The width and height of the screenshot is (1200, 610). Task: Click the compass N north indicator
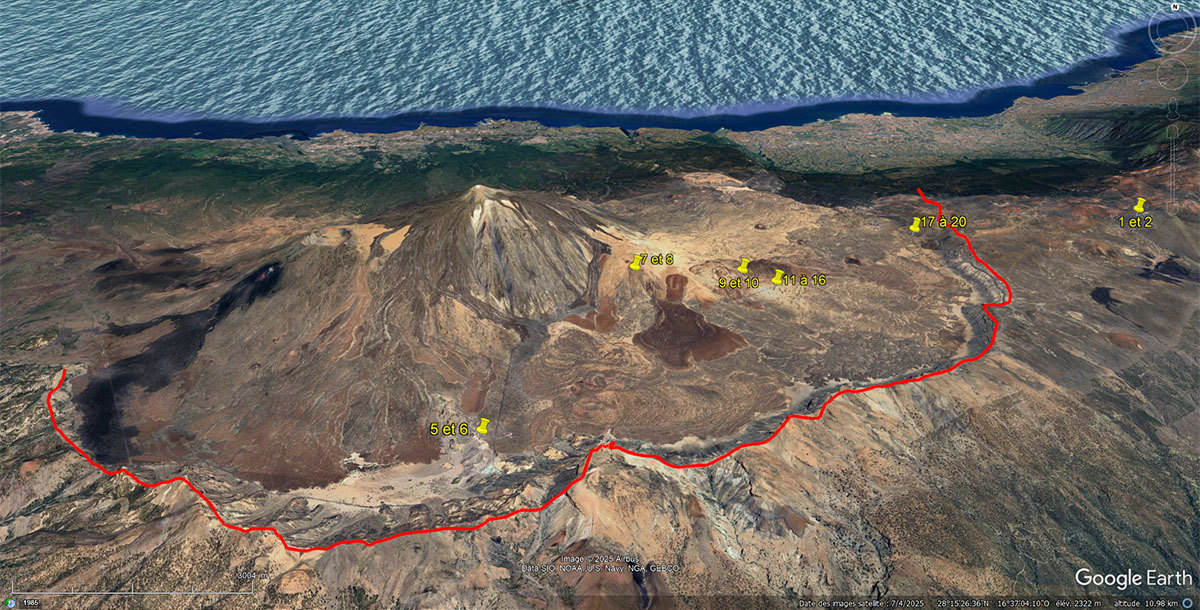coord(1177,6)
